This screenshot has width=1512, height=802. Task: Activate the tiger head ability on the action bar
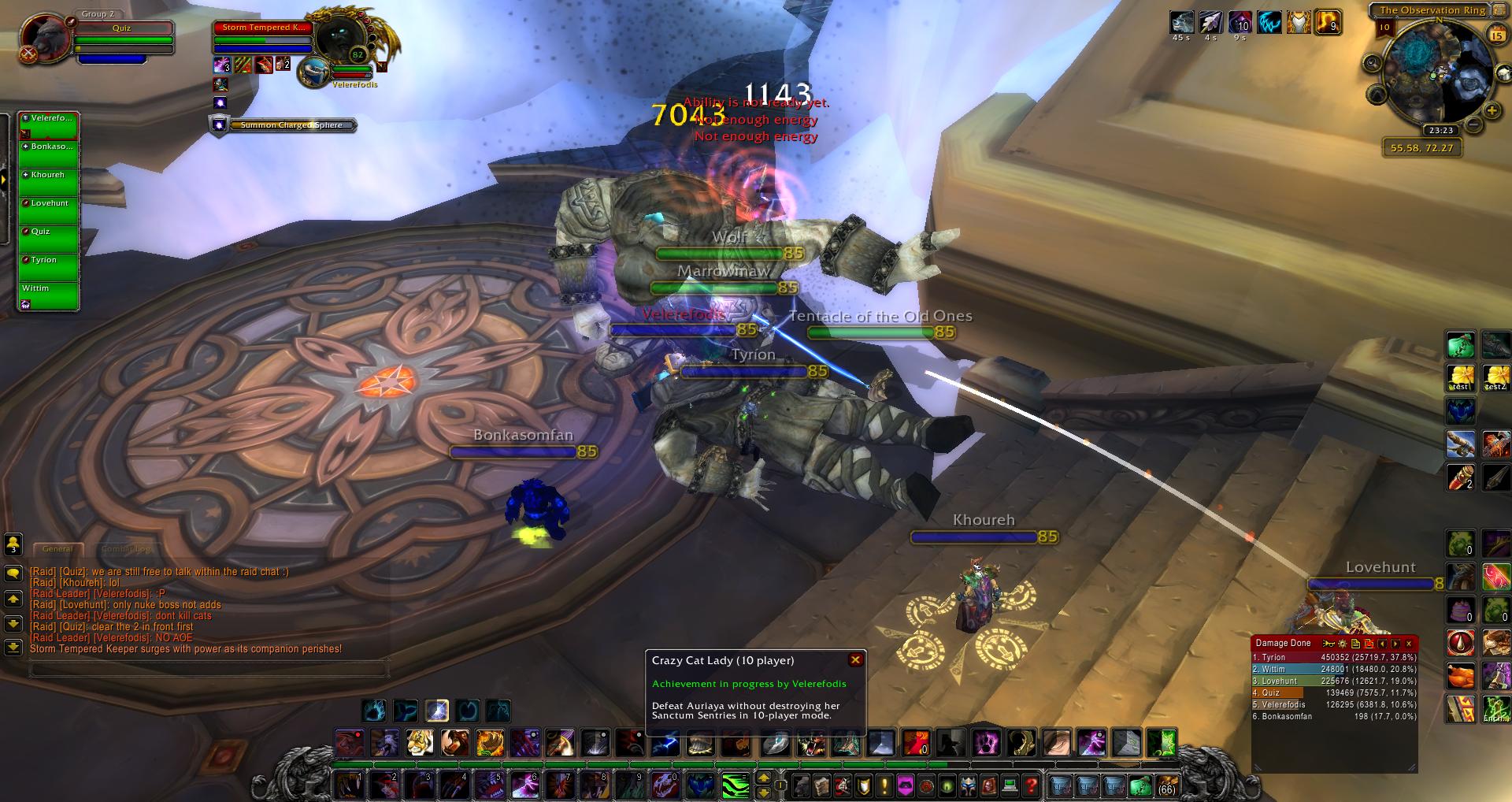(421, 742)
